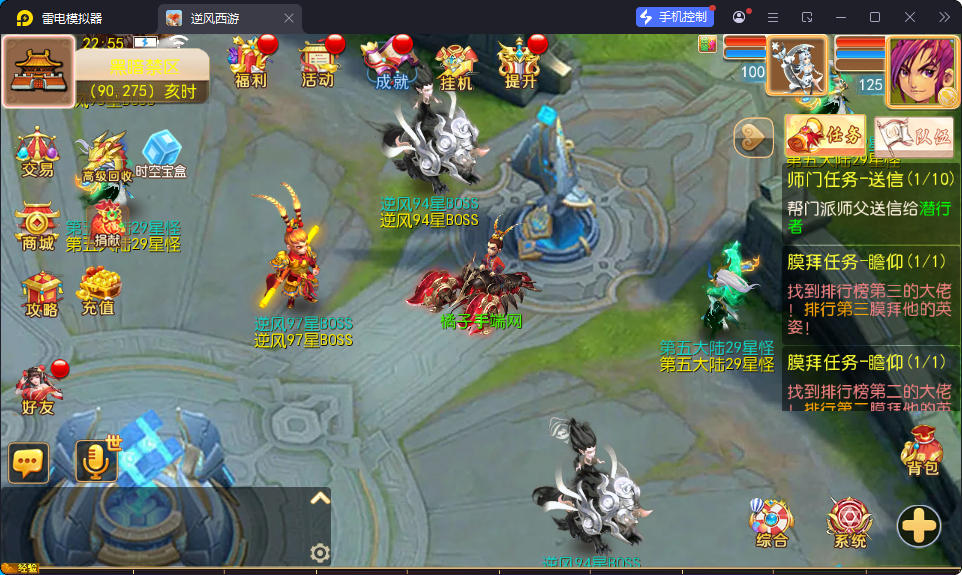Open the 交易 trade icon
The height and width of the screenshot is (575, 962).
(37, 153)
